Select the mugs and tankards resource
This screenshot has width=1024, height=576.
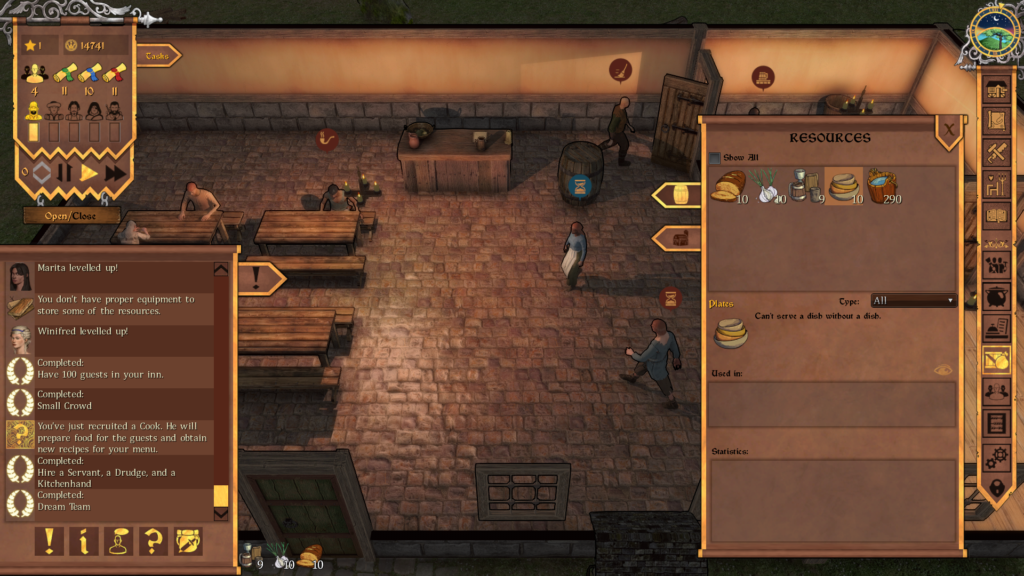(806, 186)
